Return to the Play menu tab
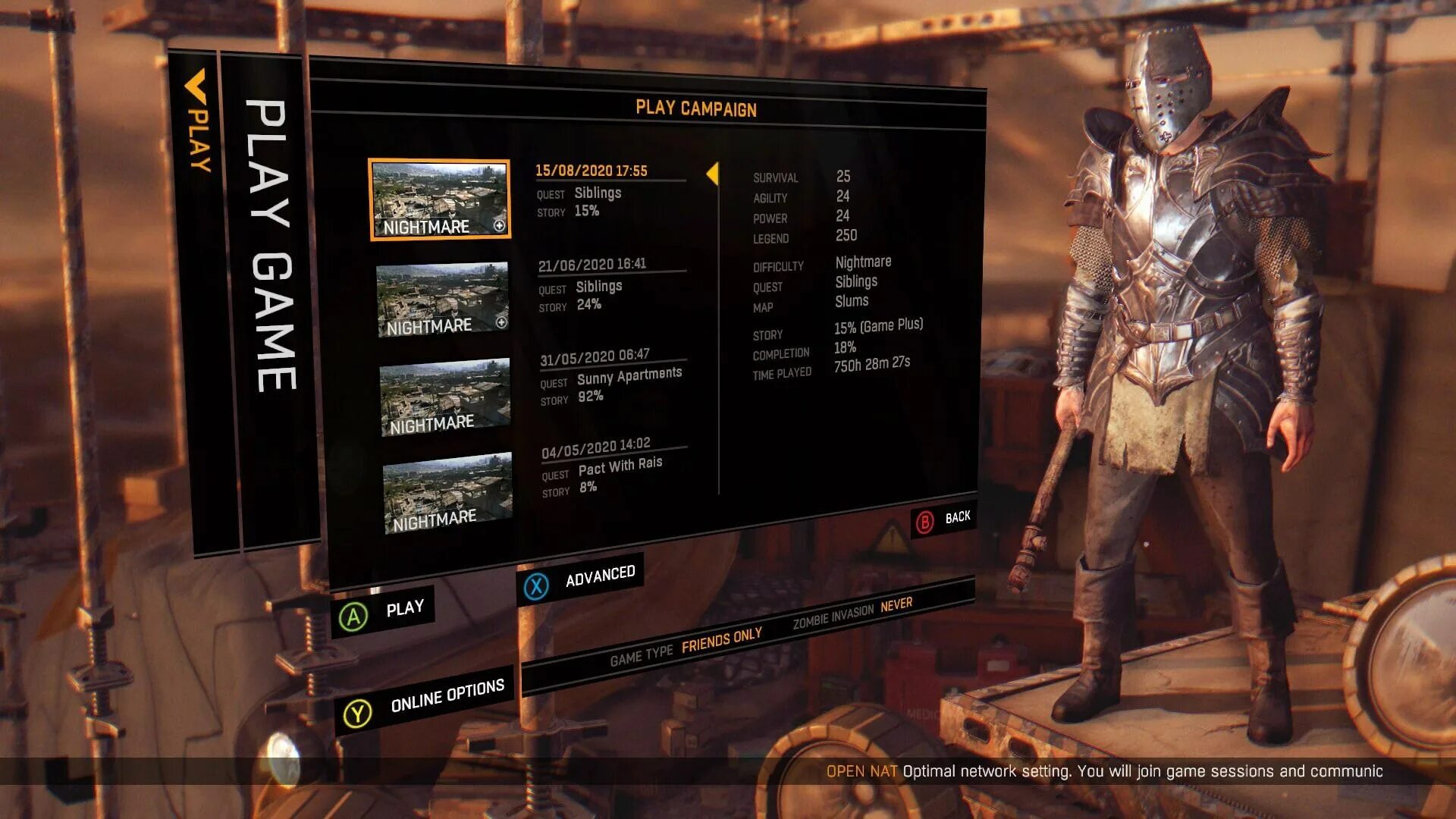The image size is (1456, 819). click(x=197, y=121)
